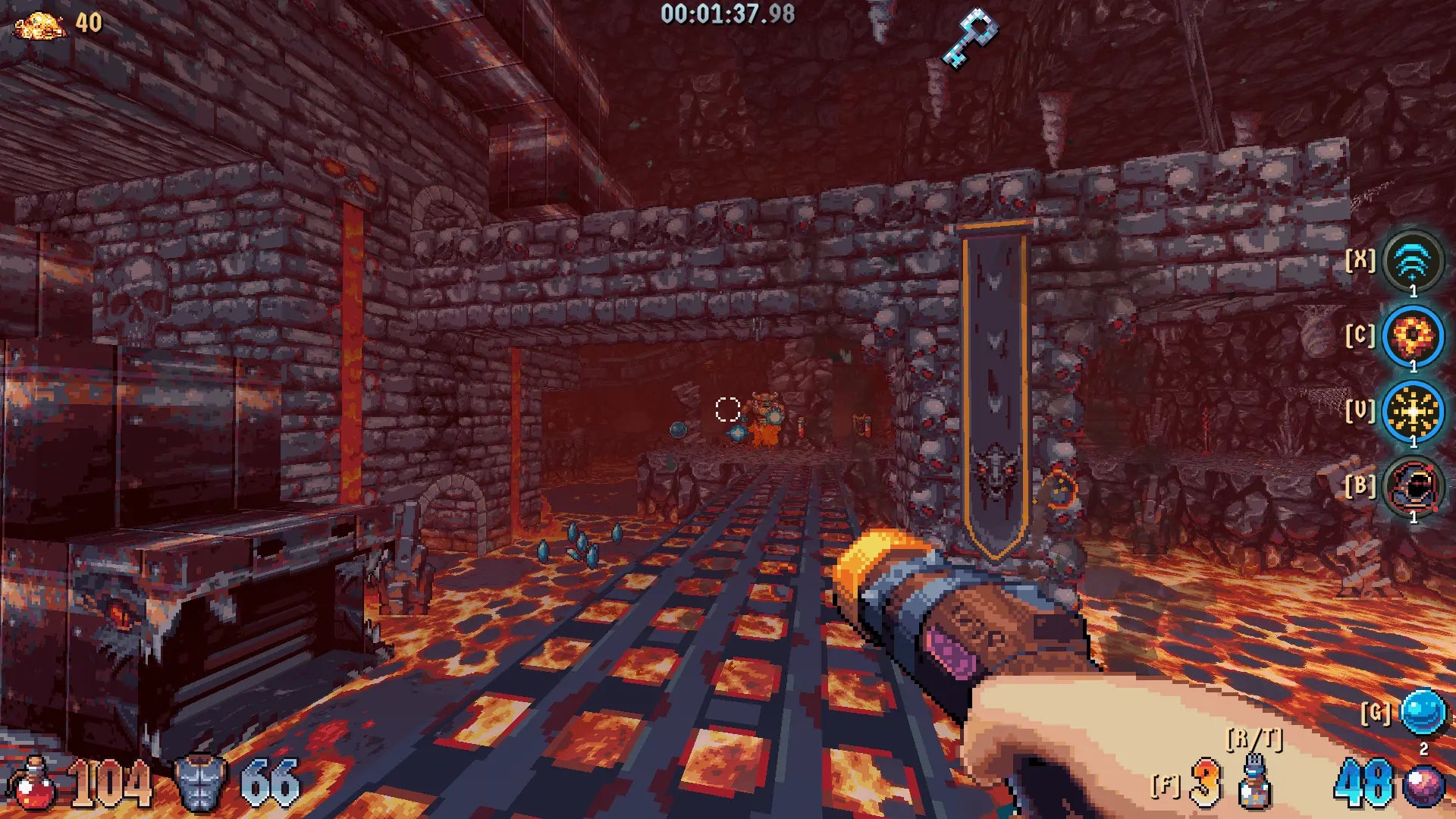Activate the blue wave pulse ability
The width and height of the screenshot is (1456, 819).
(x=1412, y=262)
